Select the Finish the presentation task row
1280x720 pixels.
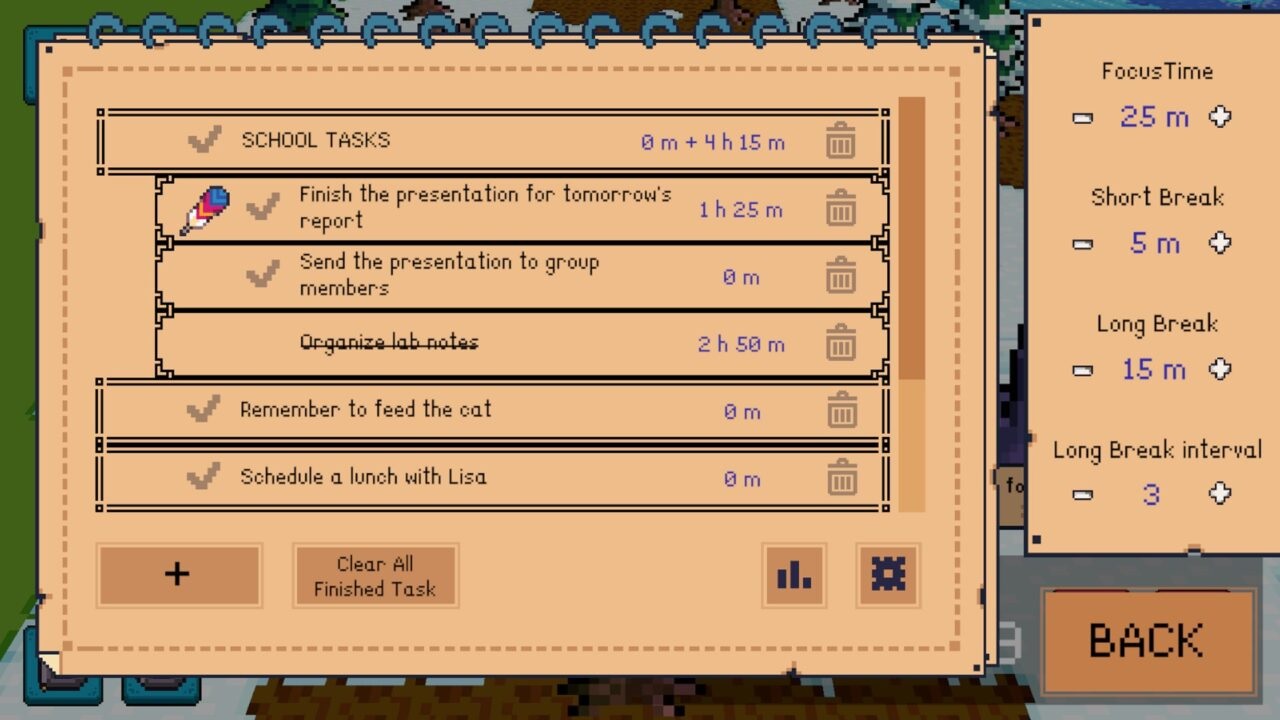(485, 208)
